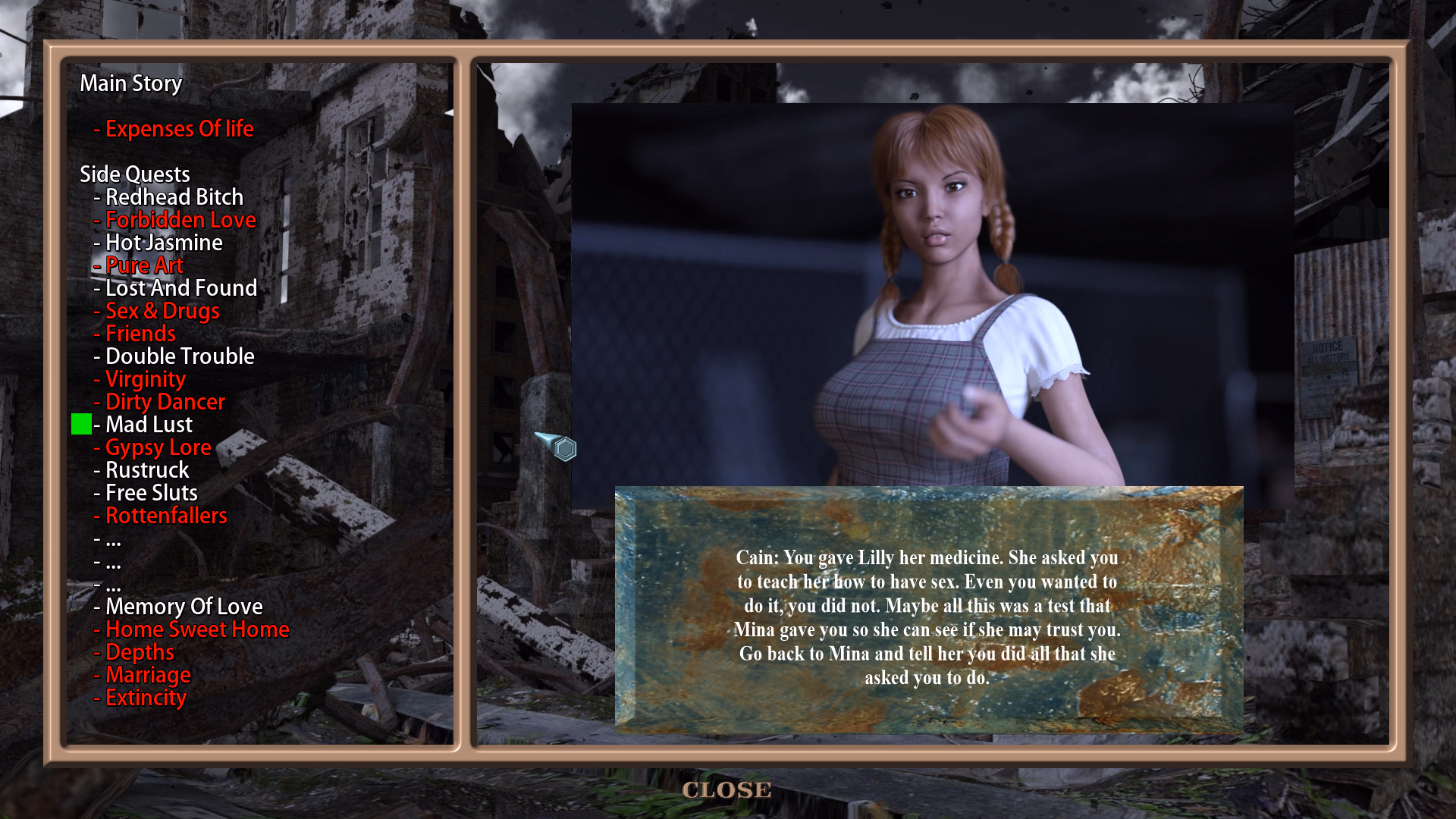The width and height of the screenshot is (1456, 819).
Task: Select the Depths quest entry
Action: [139, 652]
